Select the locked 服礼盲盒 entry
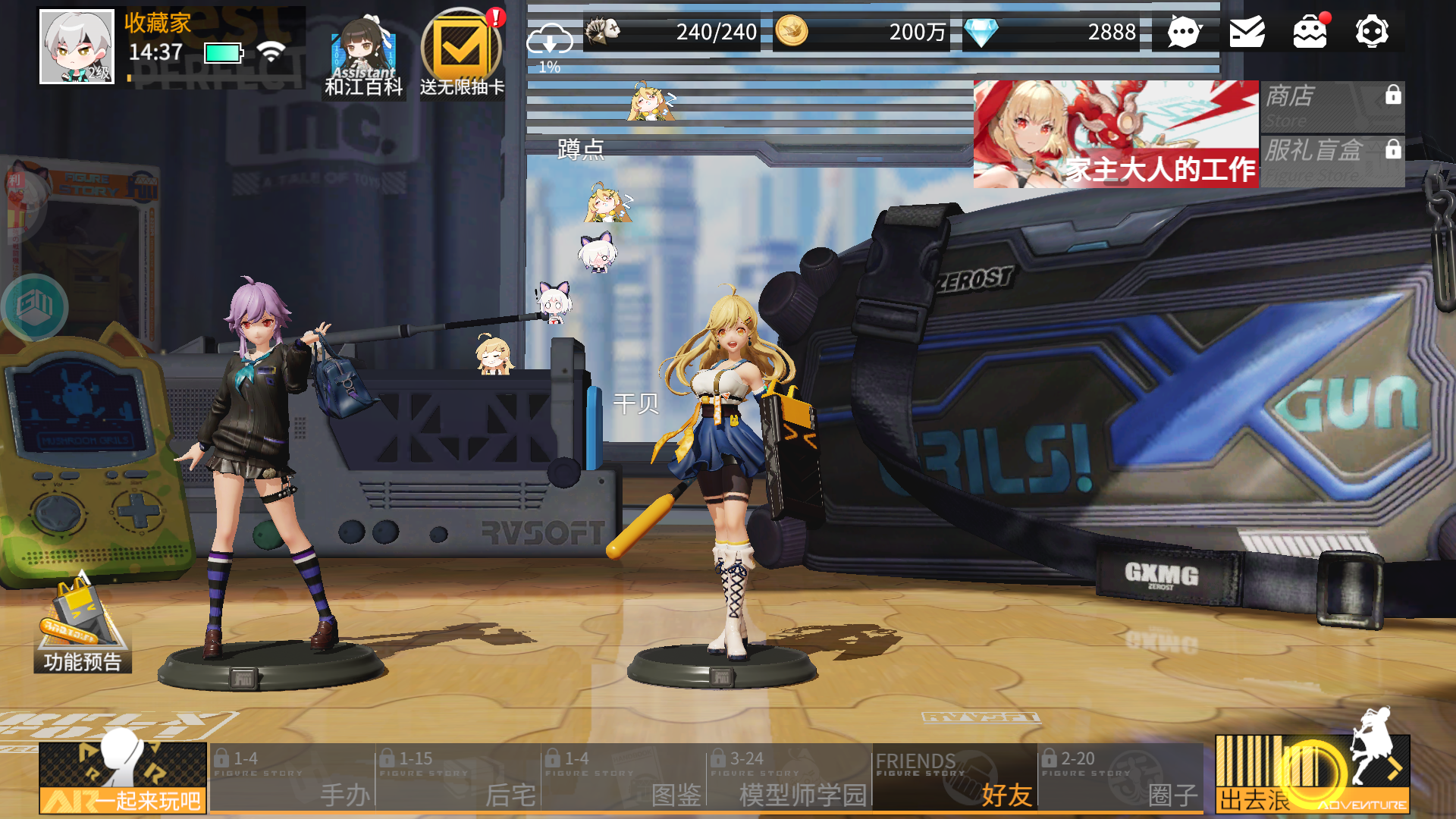Image resolution: width=1456 pixels, height=819 pixels. coord(1332,161)
